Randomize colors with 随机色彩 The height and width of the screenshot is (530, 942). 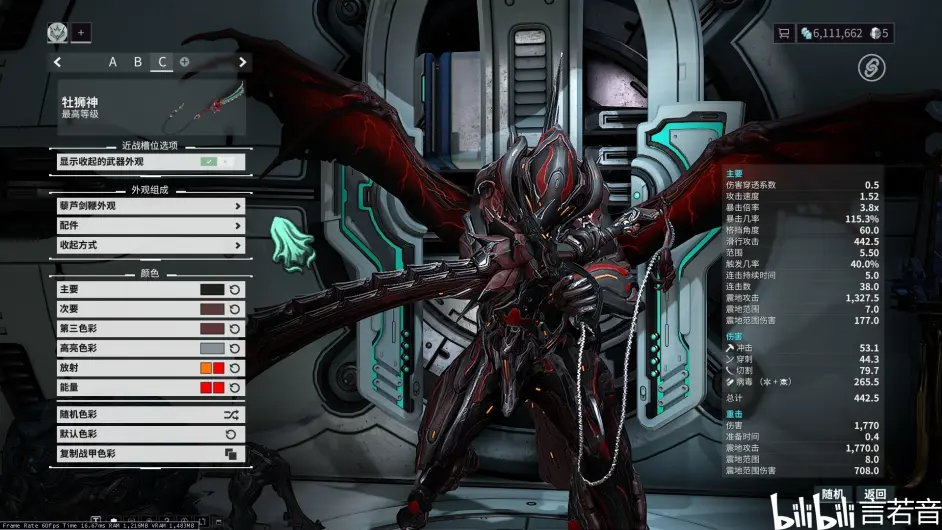(150, 415)
